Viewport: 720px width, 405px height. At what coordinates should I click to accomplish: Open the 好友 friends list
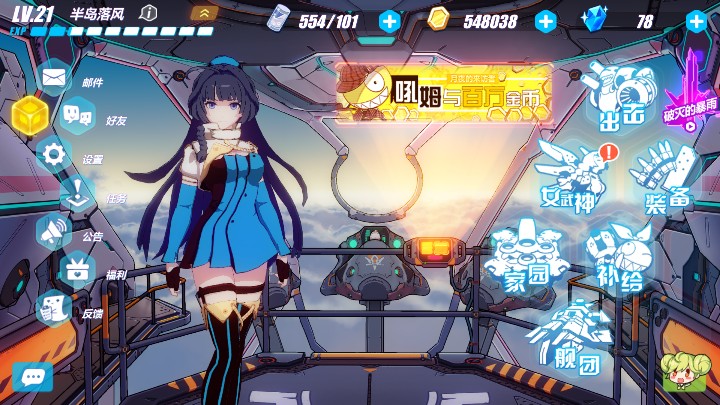(78, 116)
